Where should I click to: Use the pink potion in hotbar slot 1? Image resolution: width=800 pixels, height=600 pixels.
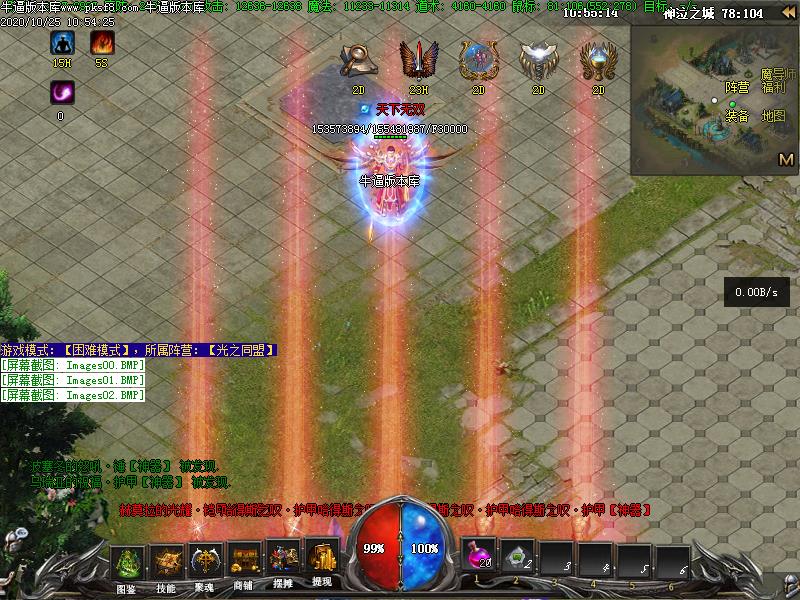(x=478, y=558)
